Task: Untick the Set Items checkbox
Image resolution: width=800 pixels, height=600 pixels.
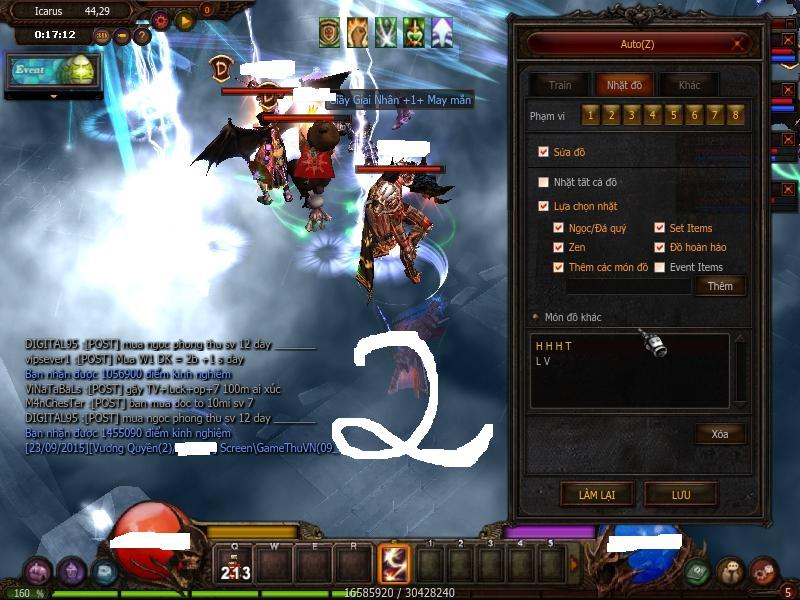Action: [660, 228]
